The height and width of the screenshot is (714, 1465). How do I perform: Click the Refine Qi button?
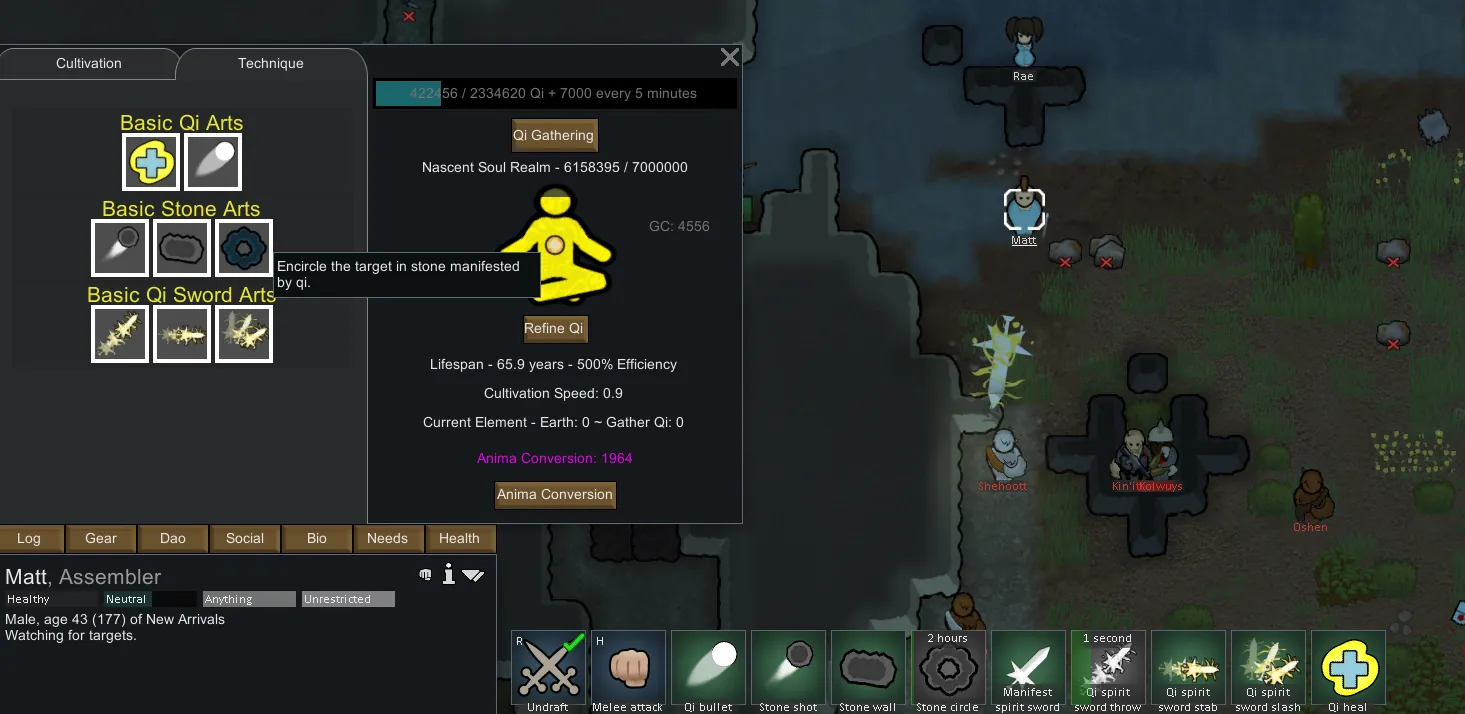click(554, 328)
